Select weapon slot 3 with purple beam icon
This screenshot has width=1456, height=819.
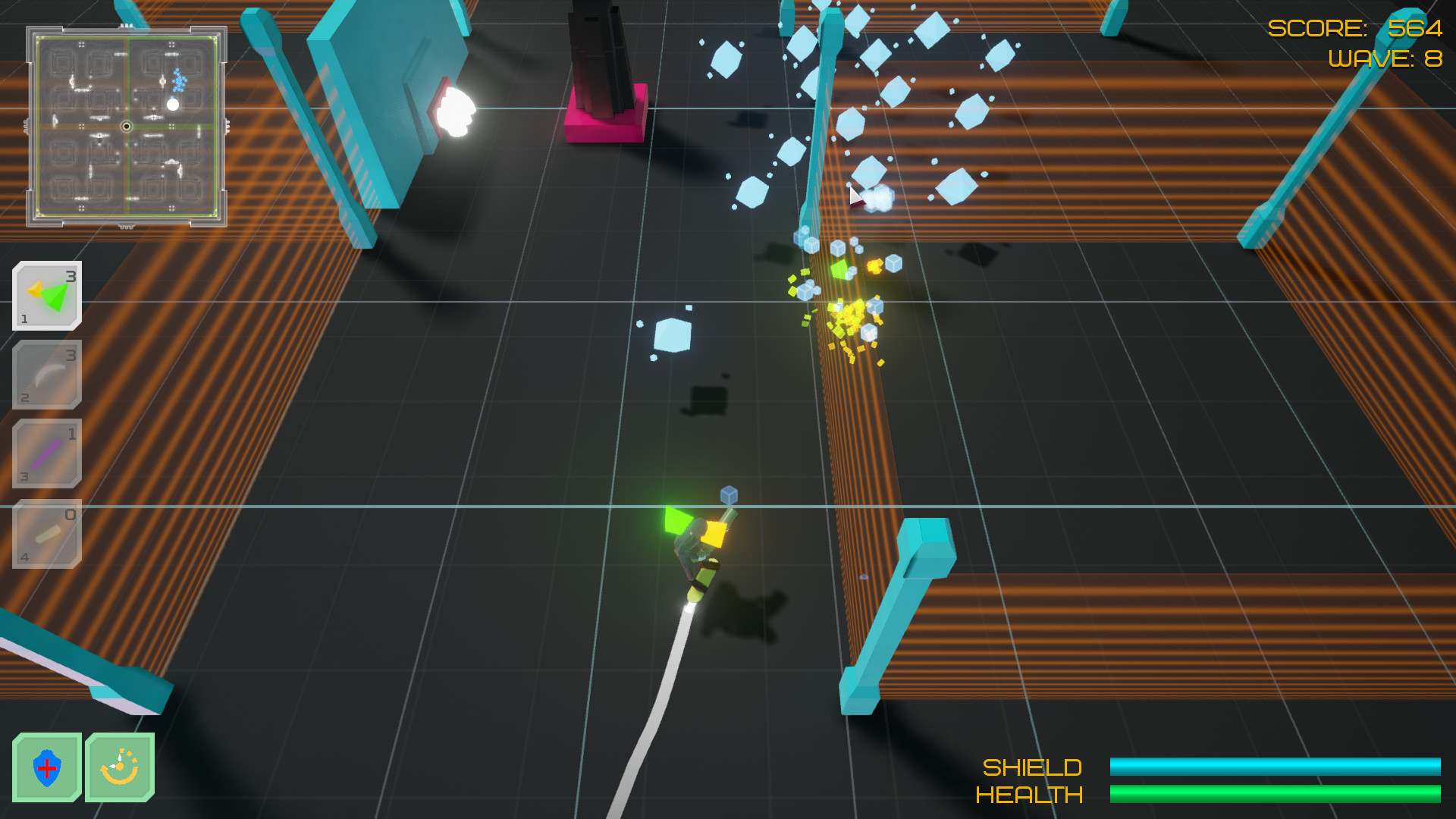point(45,453)
